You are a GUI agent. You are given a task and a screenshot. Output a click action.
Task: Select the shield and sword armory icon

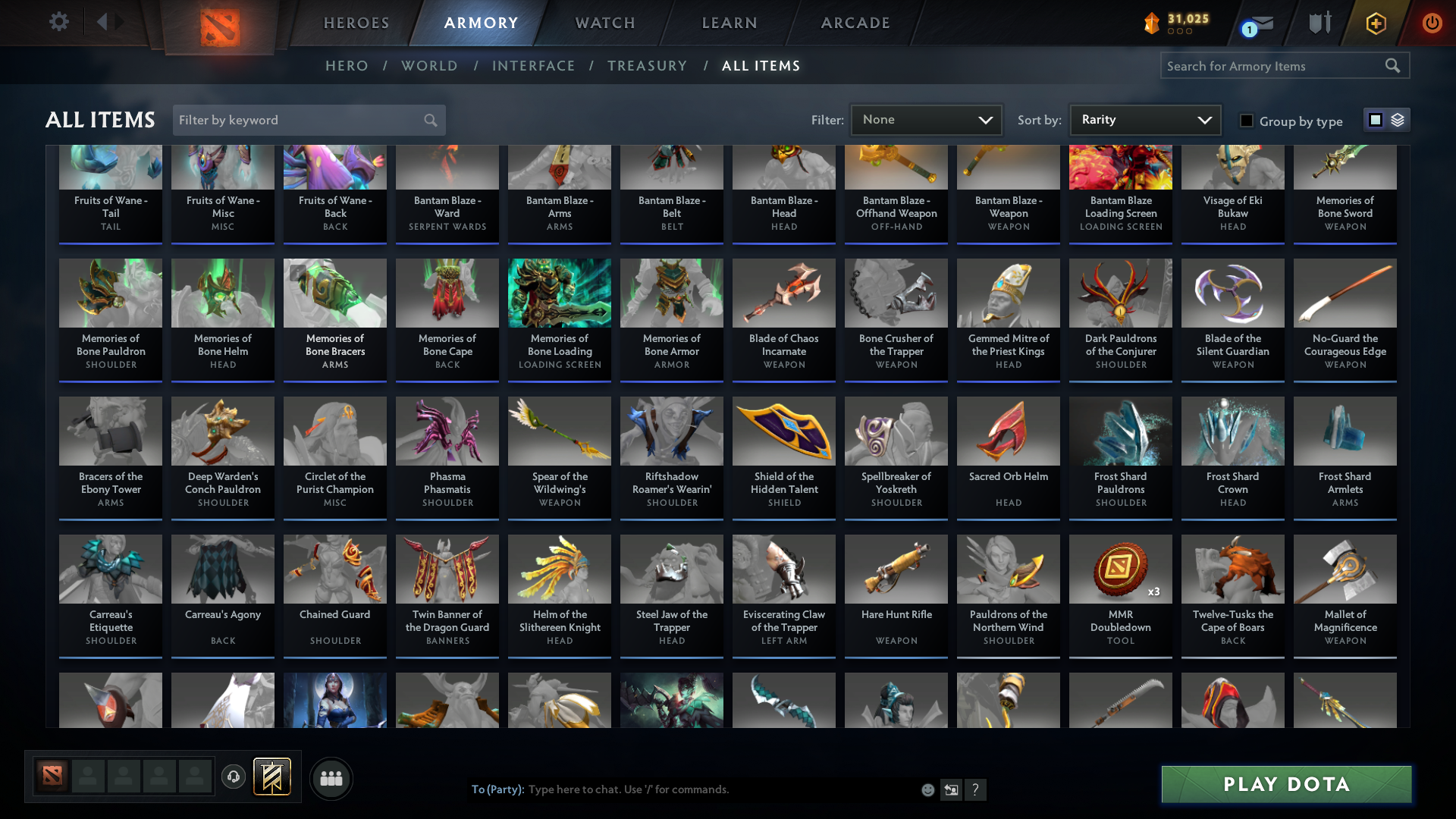tap(1319, 23)
